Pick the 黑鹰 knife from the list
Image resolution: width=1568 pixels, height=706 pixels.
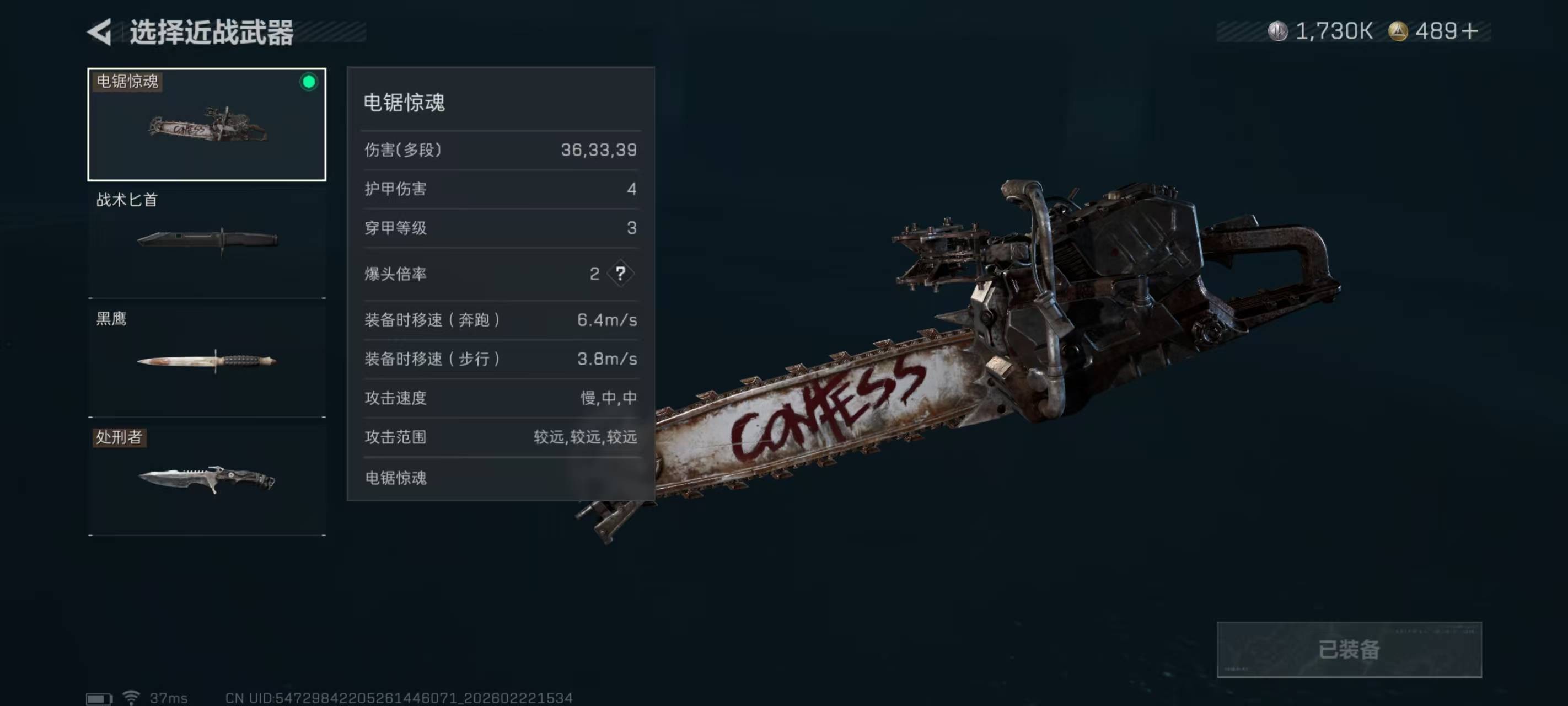[x=206, y=360]
